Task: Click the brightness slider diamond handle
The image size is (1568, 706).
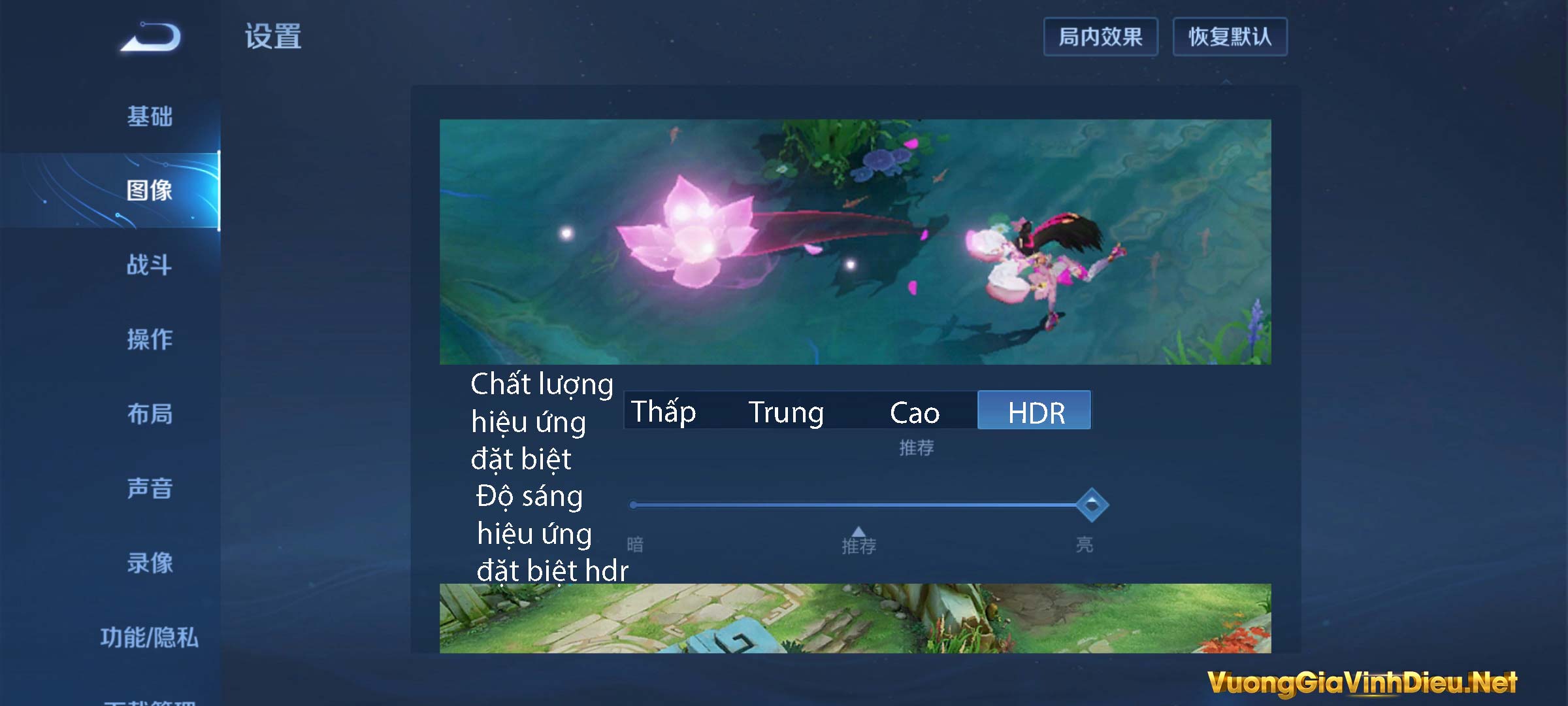Action: [1092, 505]
